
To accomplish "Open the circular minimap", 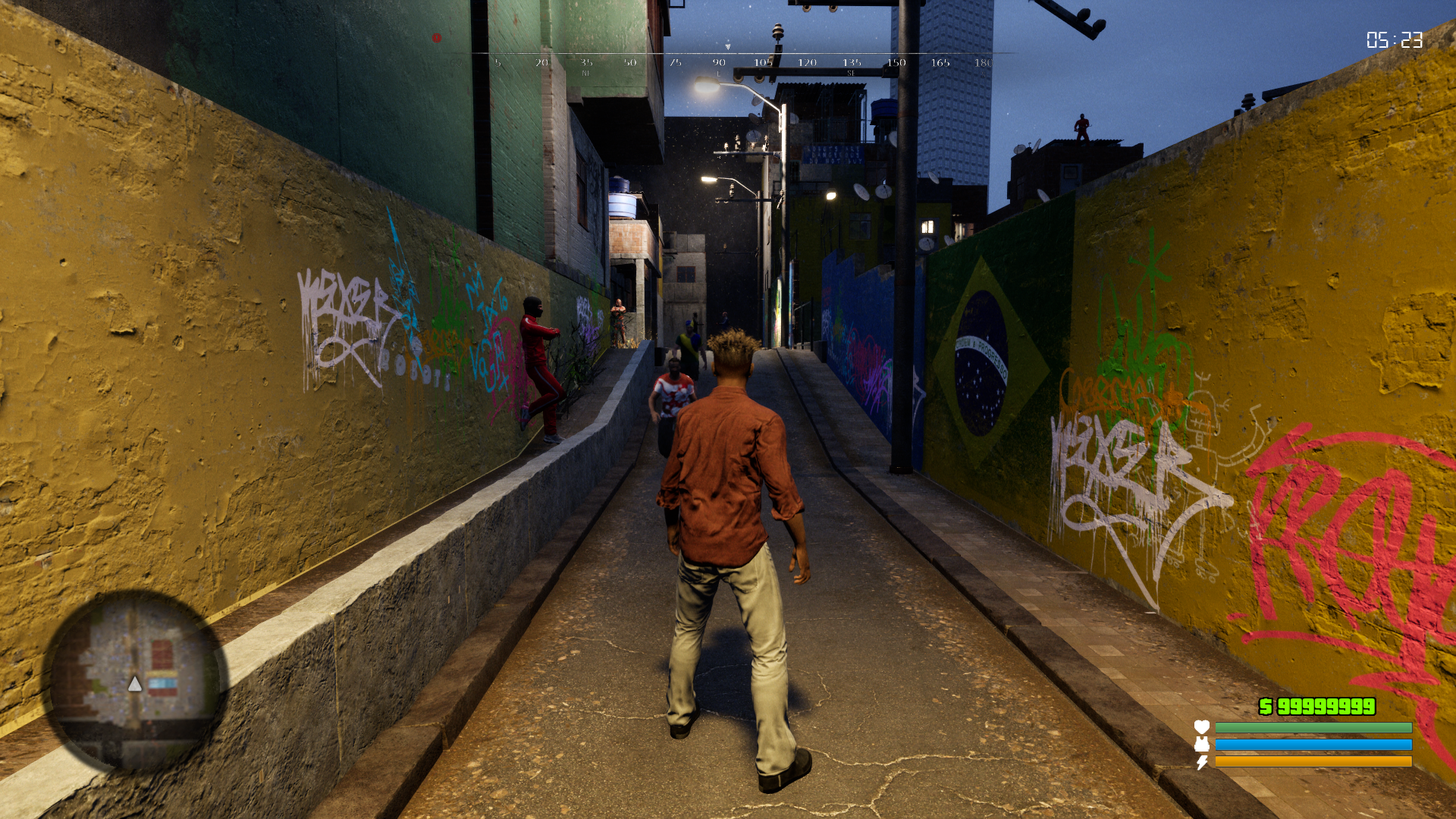I will pyautogui.click(x=135, y=680).
